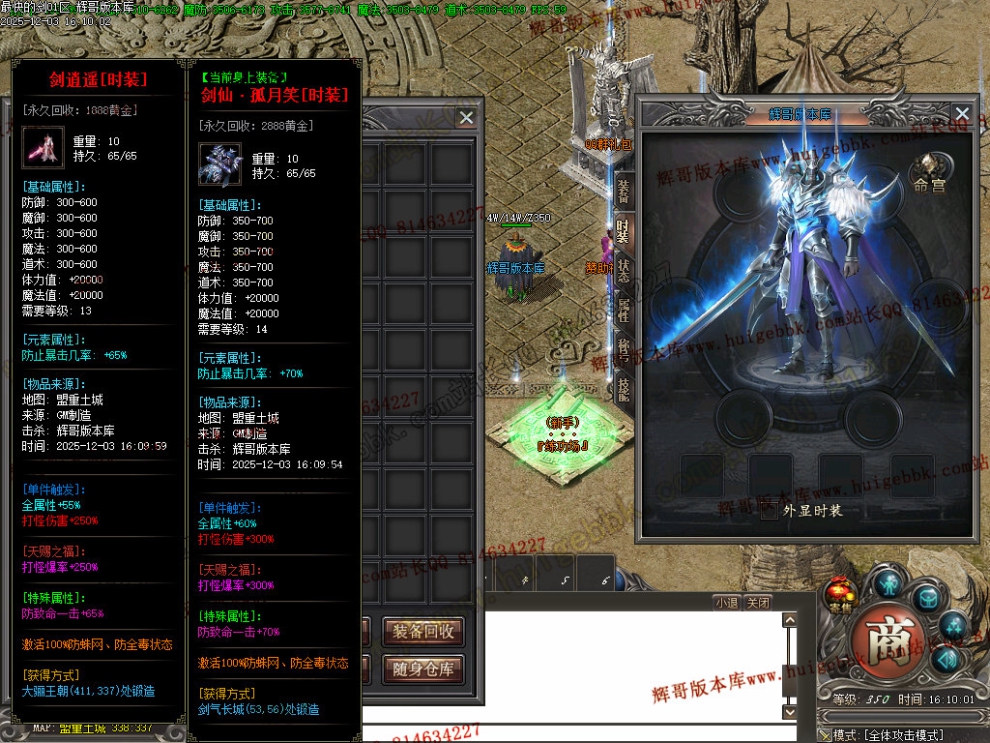
Task: Switch to the 称号 title tab
Action: (622, 350)
